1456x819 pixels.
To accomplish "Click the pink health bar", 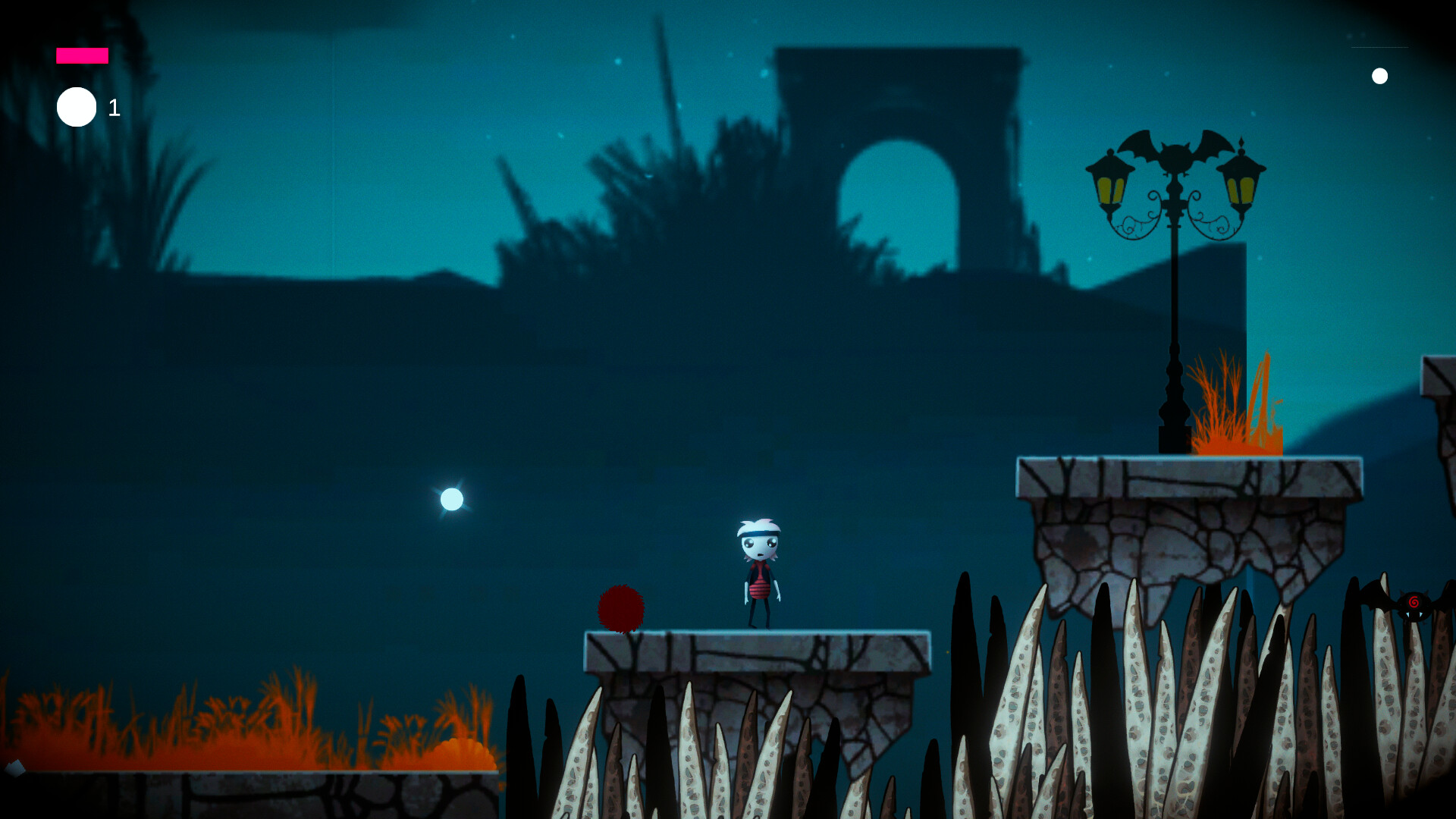I will tap(81, 55).
